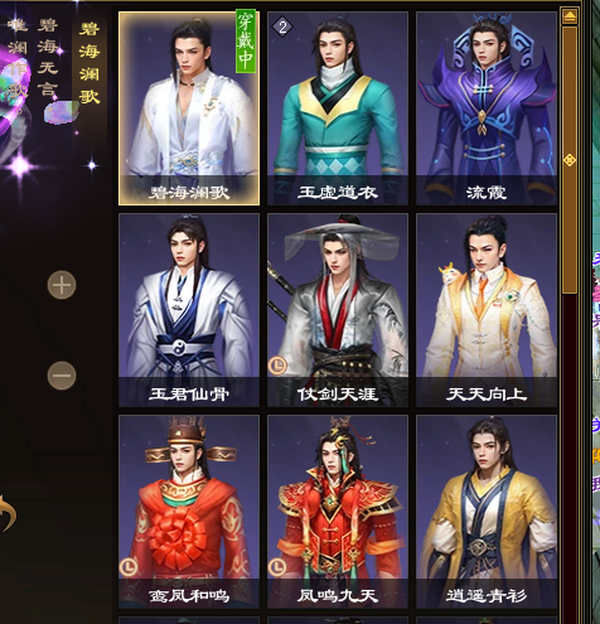Screen dimensions: 600x624
Task: Choose the 玉虚道衣 costume
Action: [337, 108]
